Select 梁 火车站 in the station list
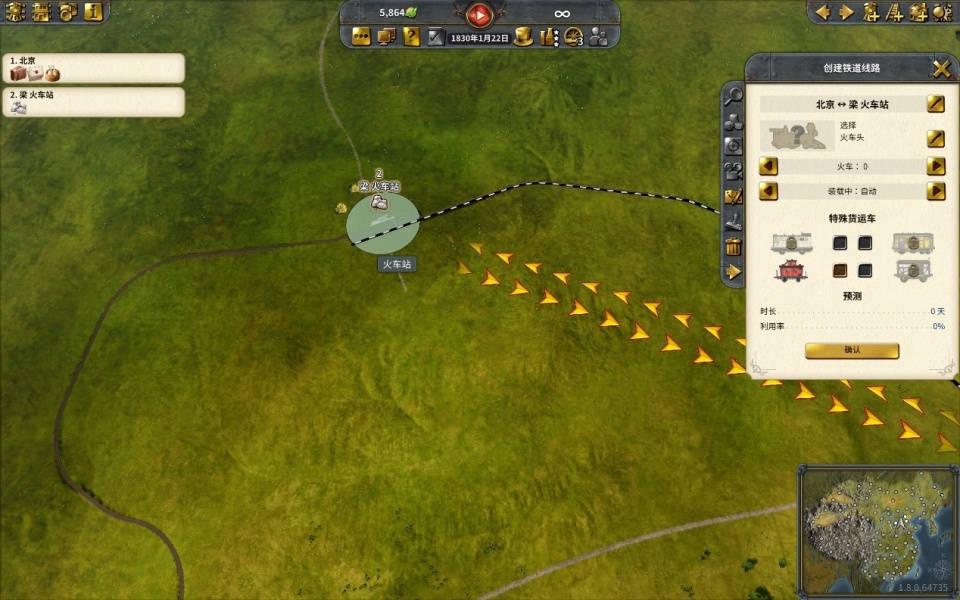The height and width of the screenshot is (600, 960). (93, 102)
